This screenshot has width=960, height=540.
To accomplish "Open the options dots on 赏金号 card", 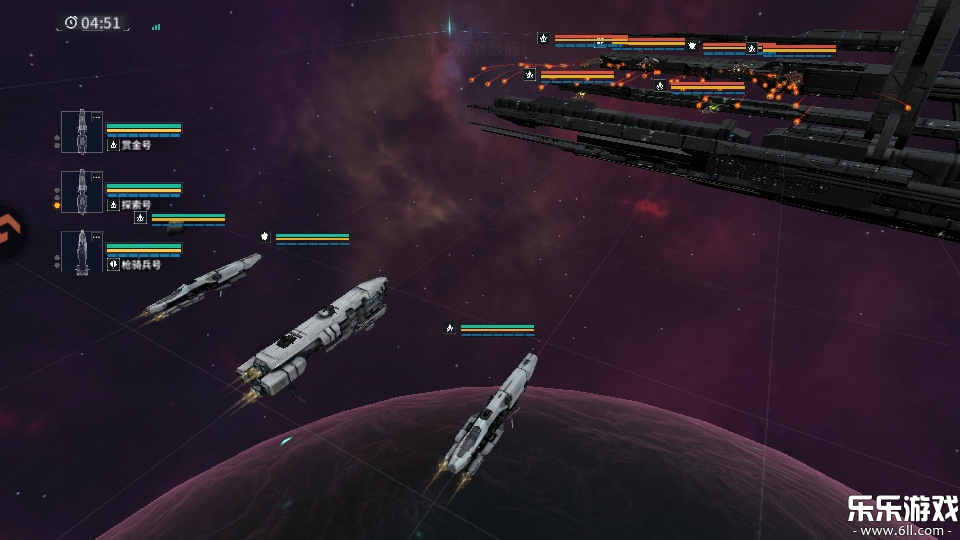I will point(96,118).
